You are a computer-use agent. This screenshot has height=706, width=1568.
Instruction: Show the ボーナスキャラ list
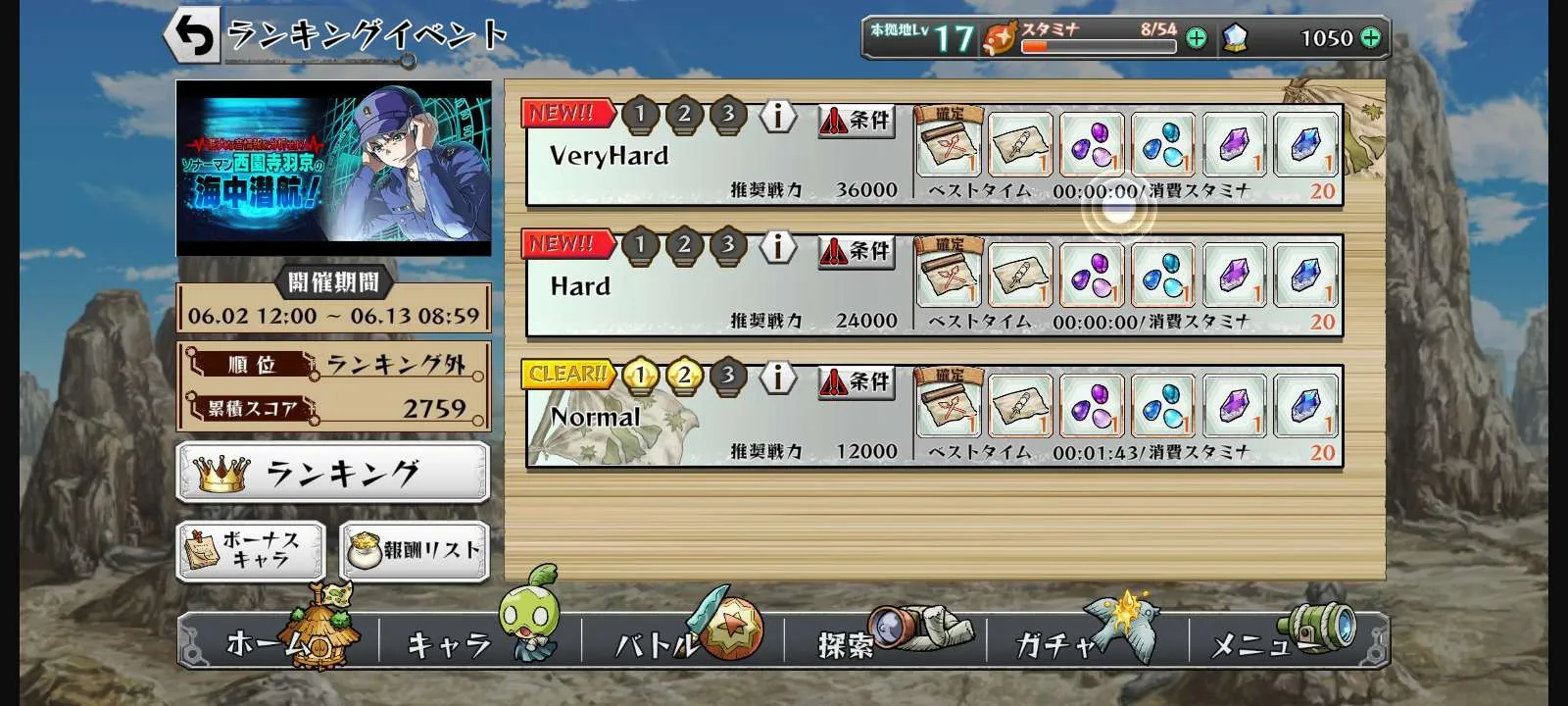251,550
